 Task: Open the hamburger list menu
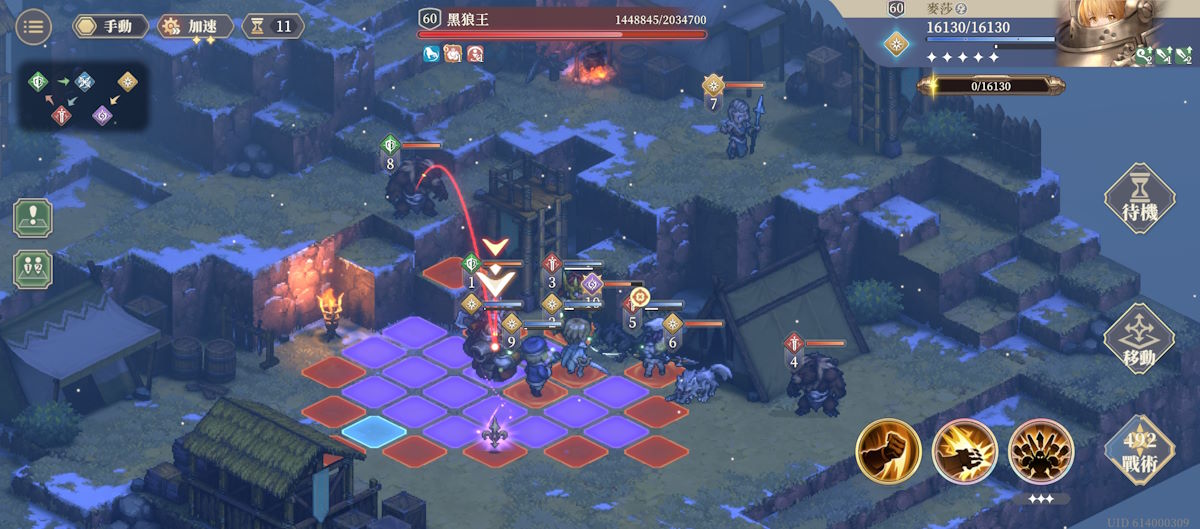(35, 26)
